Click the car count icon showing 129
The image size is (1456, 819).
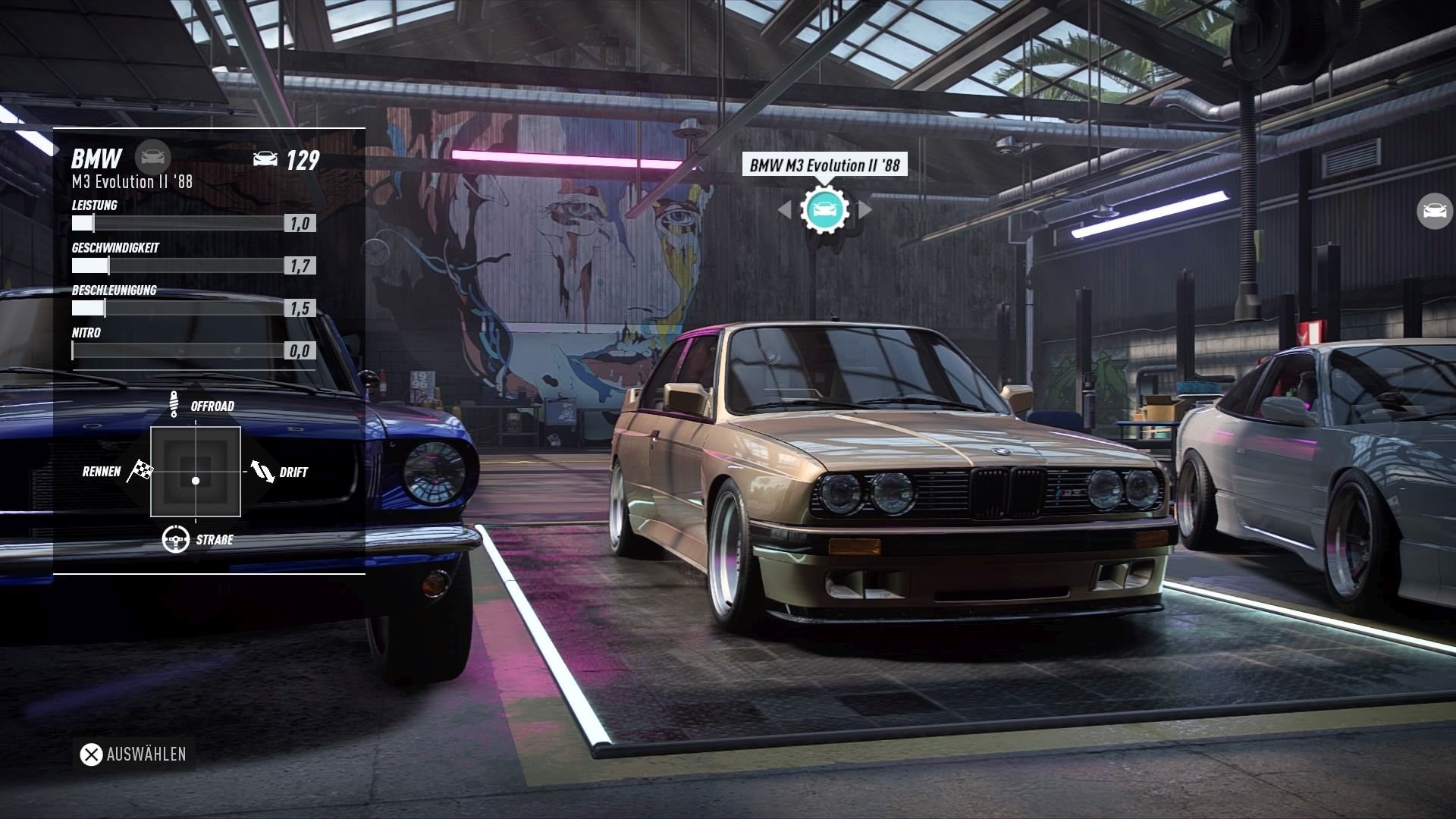click(264, 158)
